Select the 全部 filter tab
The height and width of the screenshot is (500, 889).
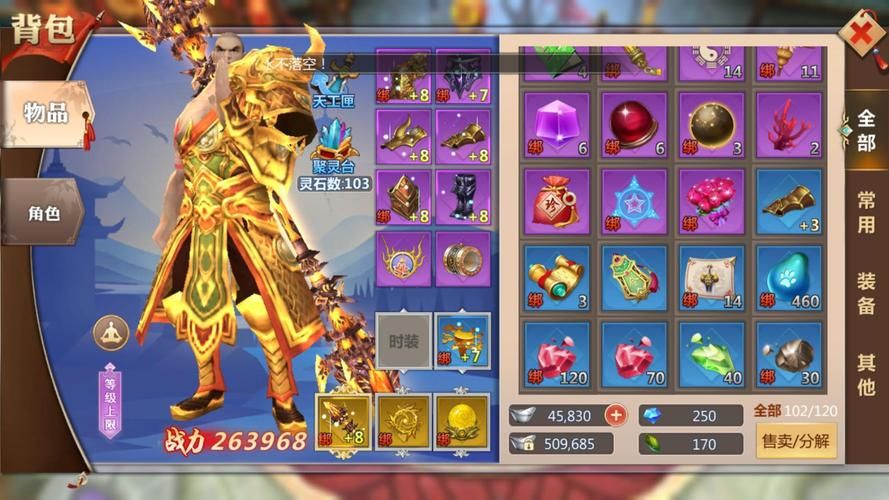pos(865,131)
